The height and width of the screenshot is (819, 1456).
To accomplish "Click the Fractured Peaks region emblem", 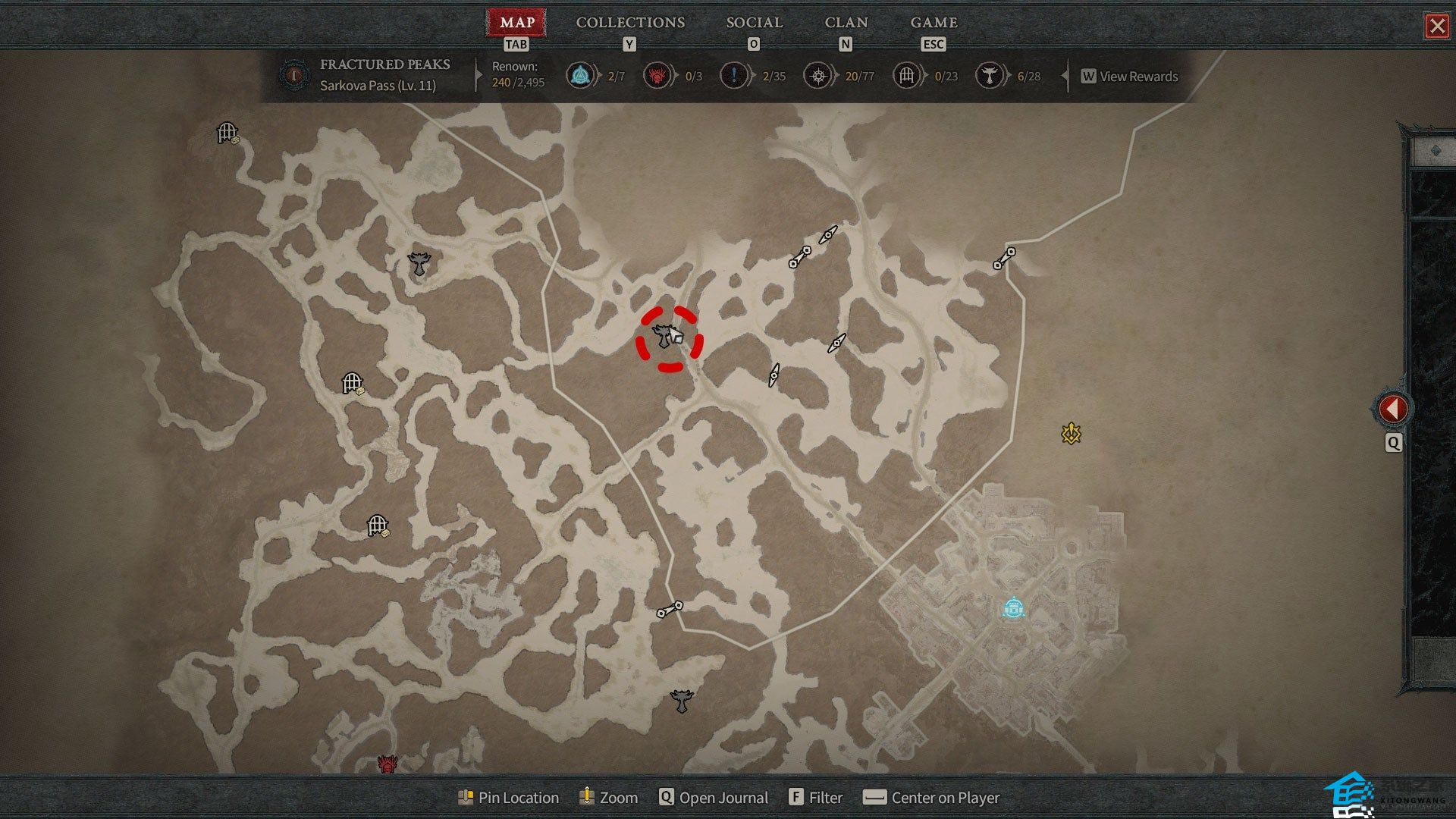I will tap(293, 75).
